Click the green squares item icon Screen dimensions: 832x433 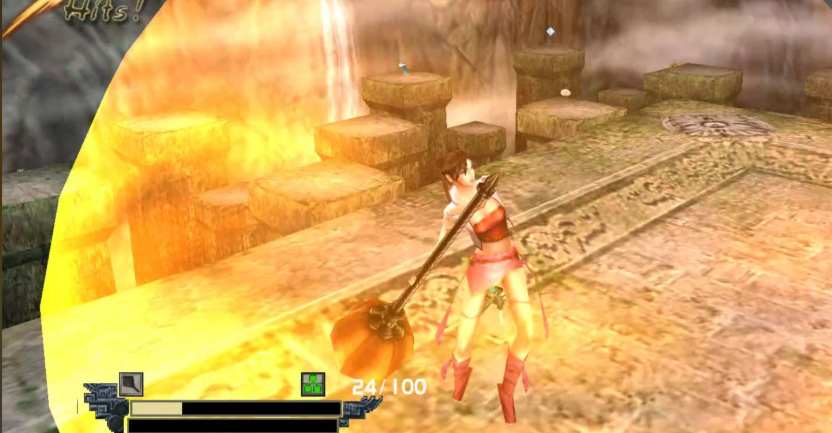point(314,384)
